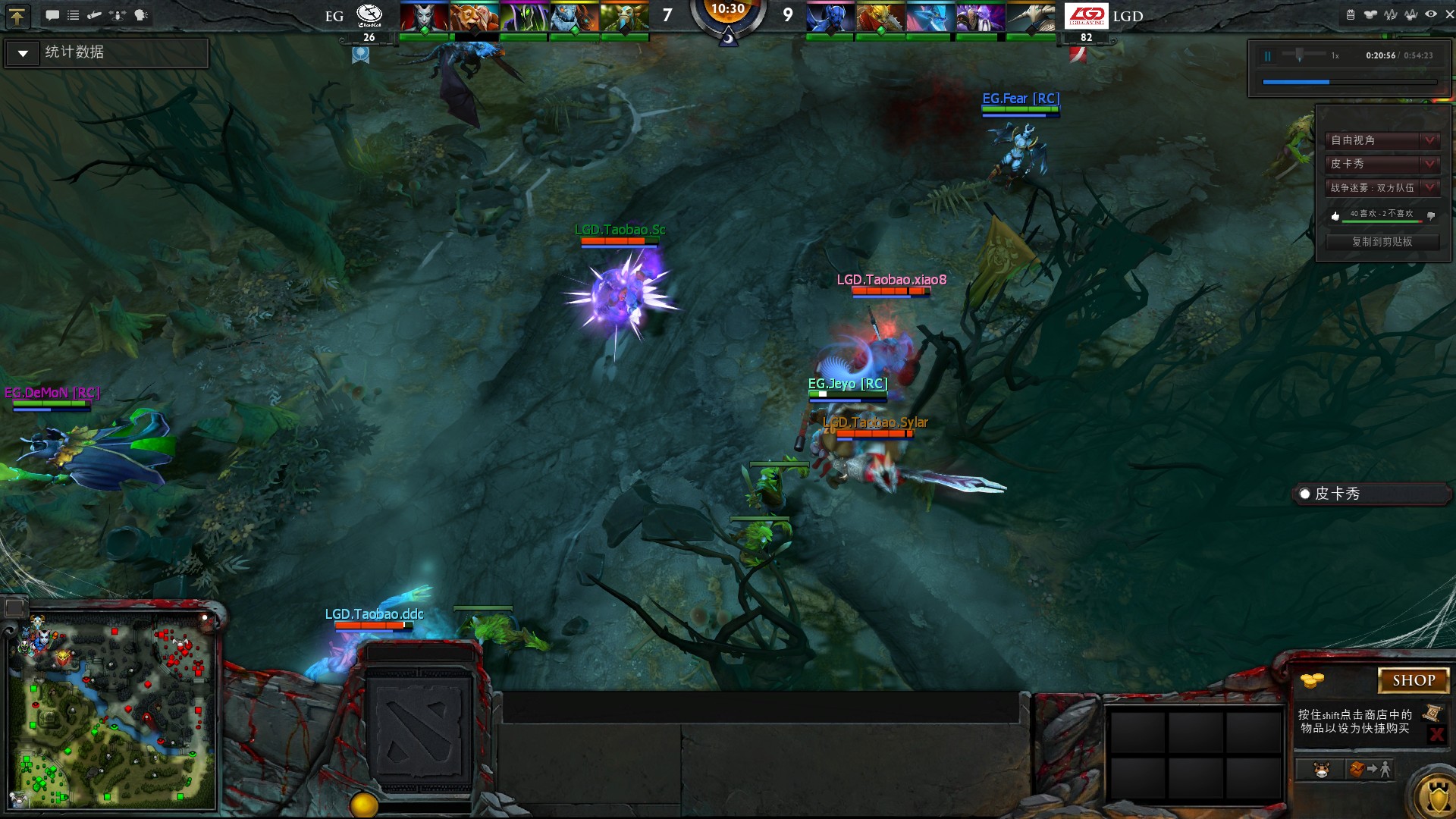
Task: Click the XP graph icon
Action: [1390, 15]
